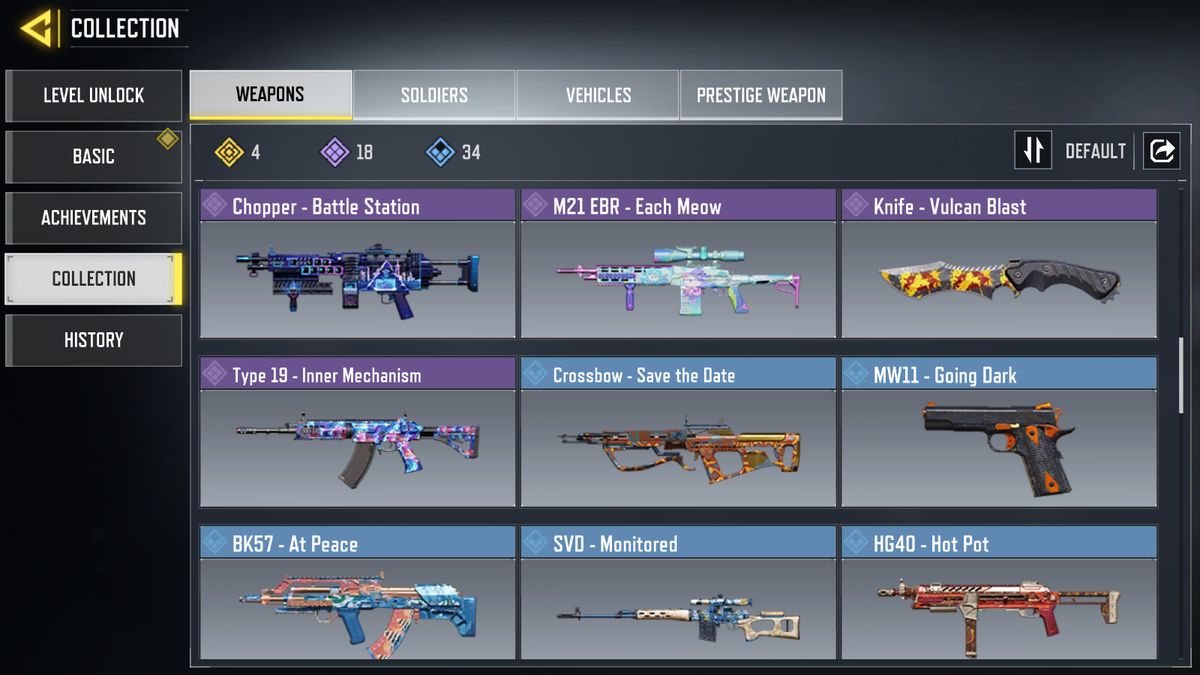
Task: Select the Chopper - Battle Station weapon
Action: pos(358,265)
